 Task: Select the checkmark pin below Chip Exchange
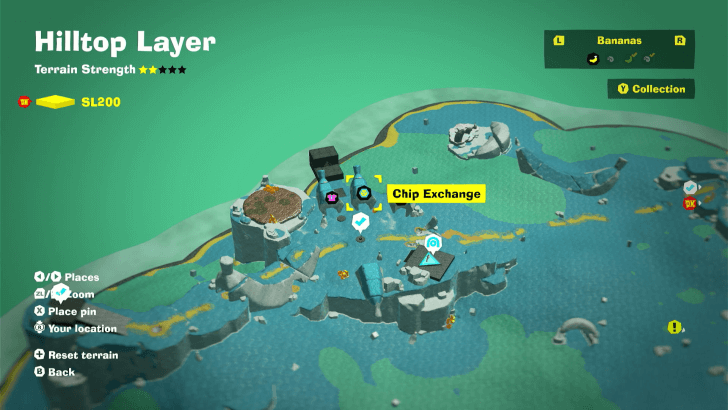click(x=360, y=219)
